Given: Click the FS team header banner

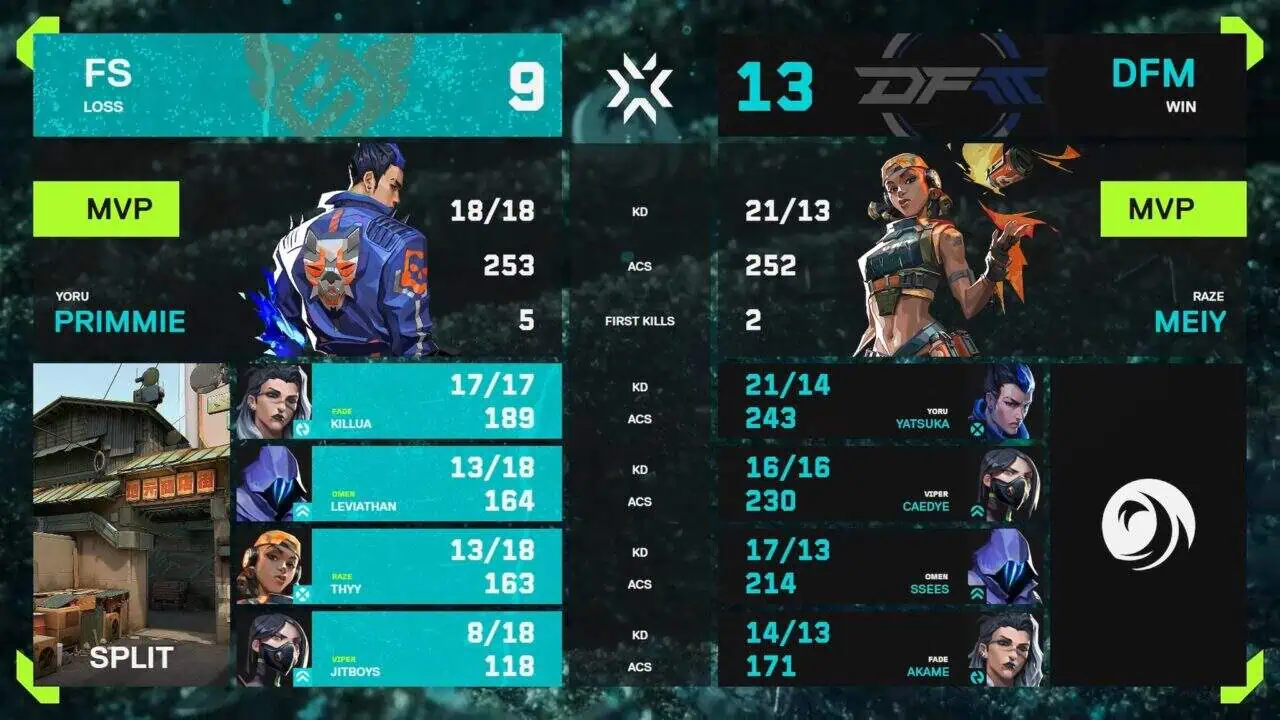Looking at the screenshot, I should [297, 86].
